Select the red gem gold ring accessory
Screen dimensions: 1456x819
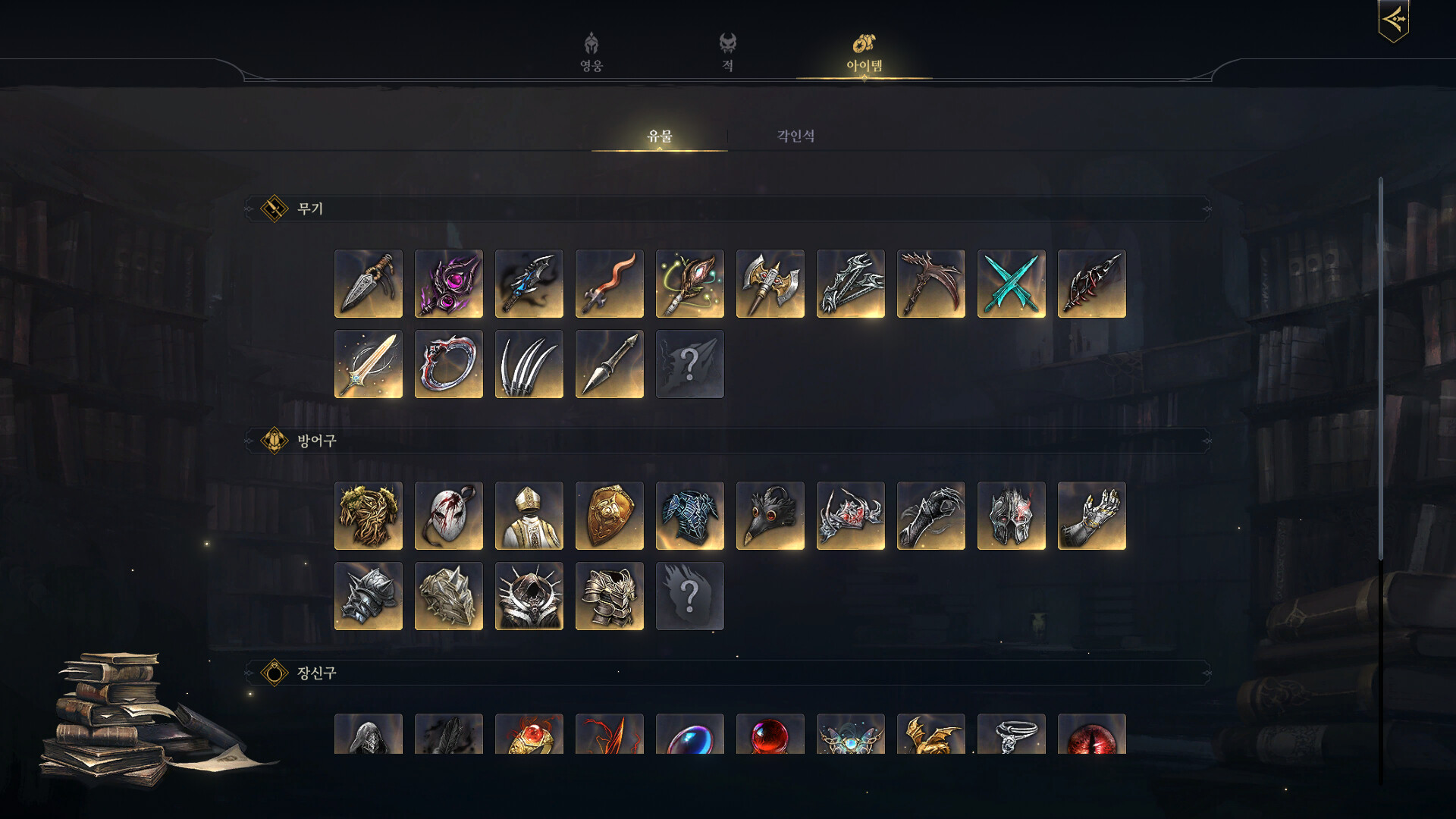(x=529, y=734)
